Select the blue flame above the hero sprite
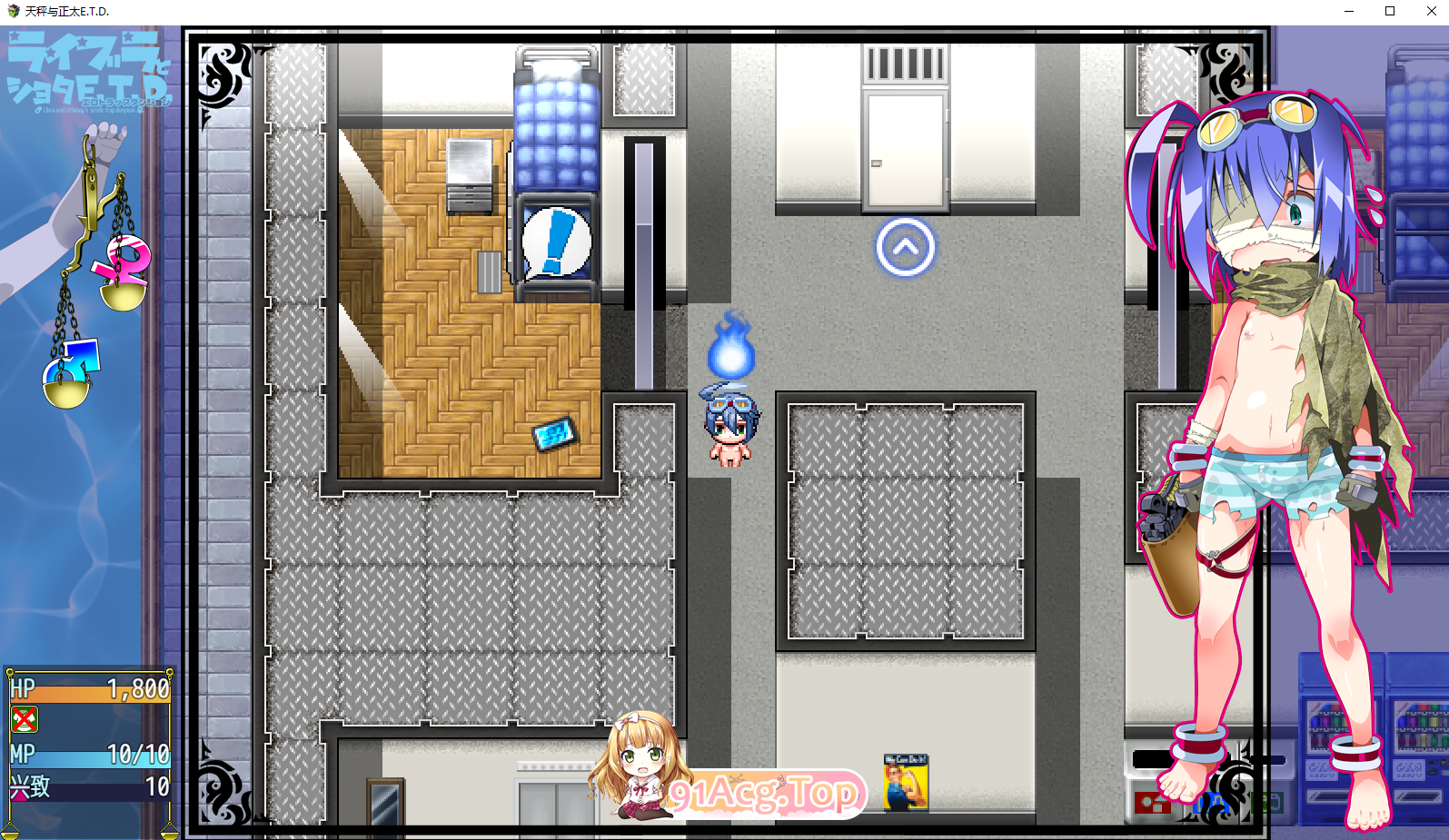This screenshot has width=1449, height=840. (x=731, y=354)
